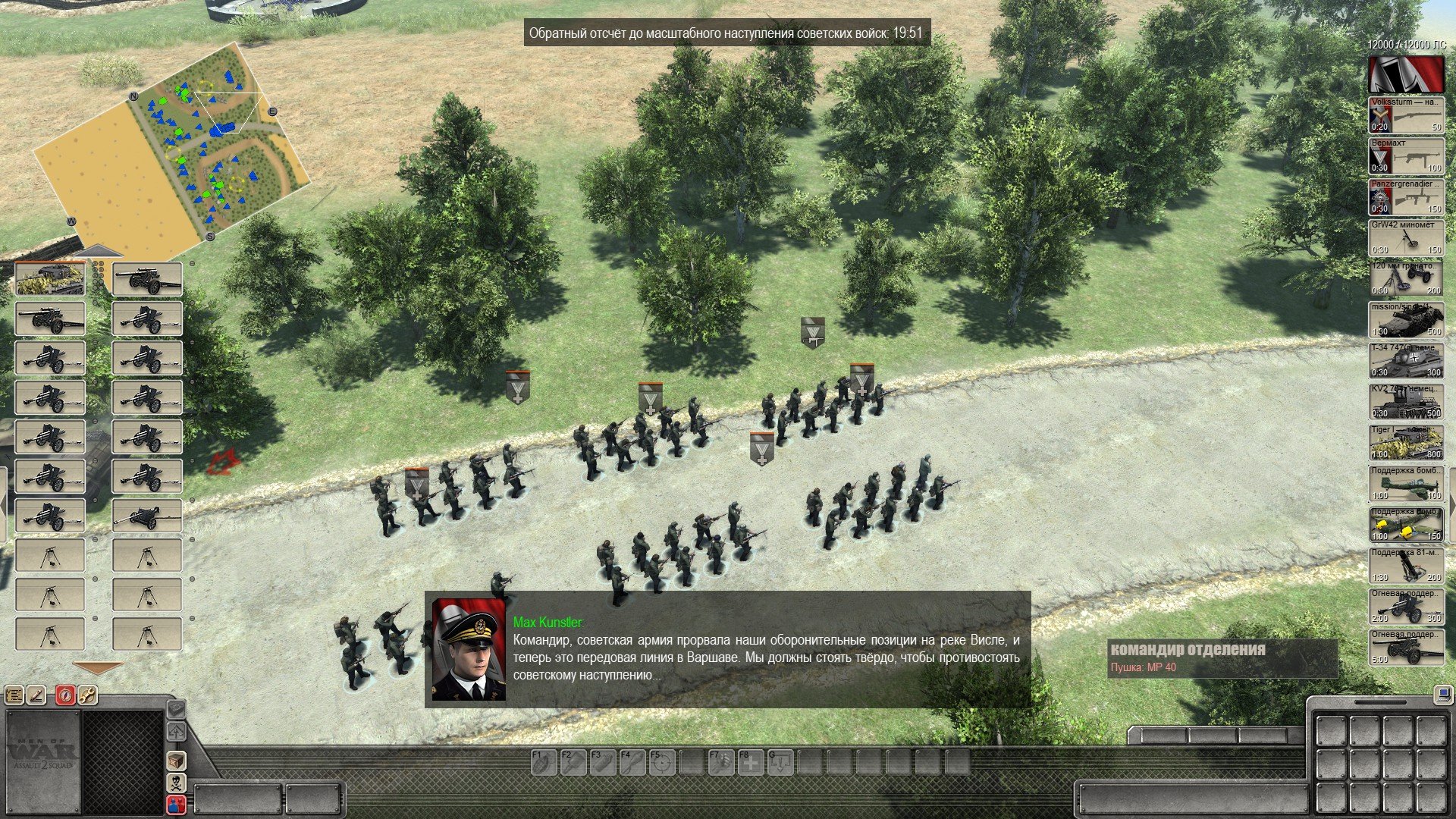Toggle the skull and crossbones button
The width and height of the screenshot is (1456, 819).
point(176,783)
